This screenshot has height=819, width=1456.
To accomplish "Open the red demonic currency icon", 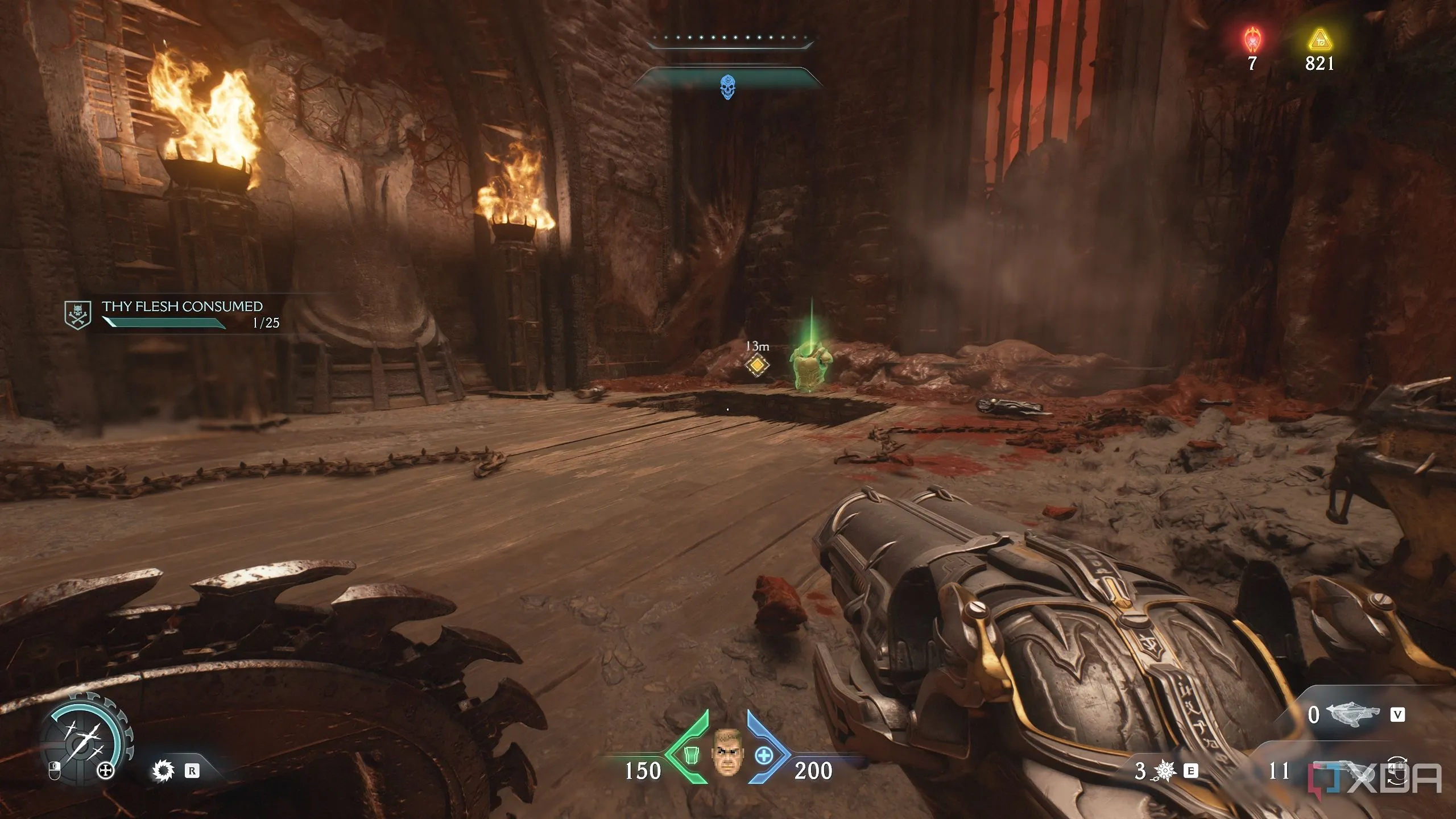I will pyautogui.click(x=1252, y=41).
